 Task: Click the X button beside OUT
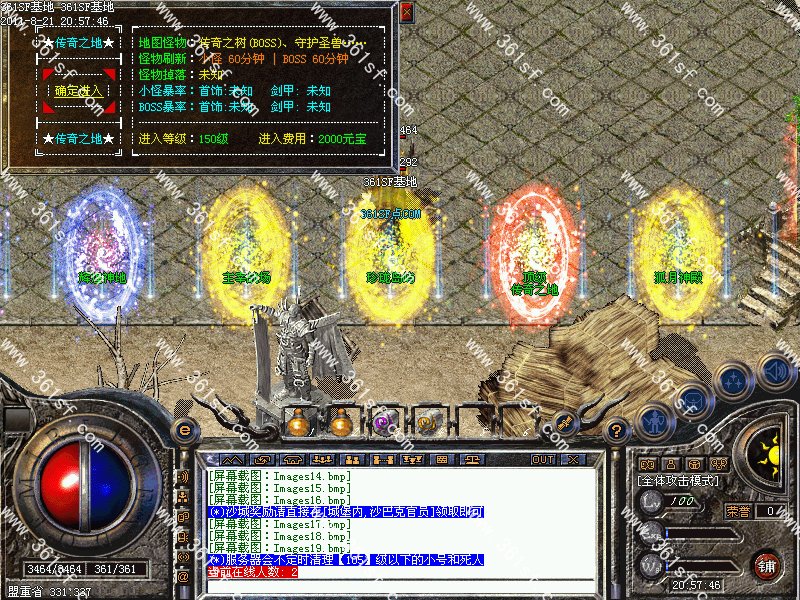pos(572,459)
